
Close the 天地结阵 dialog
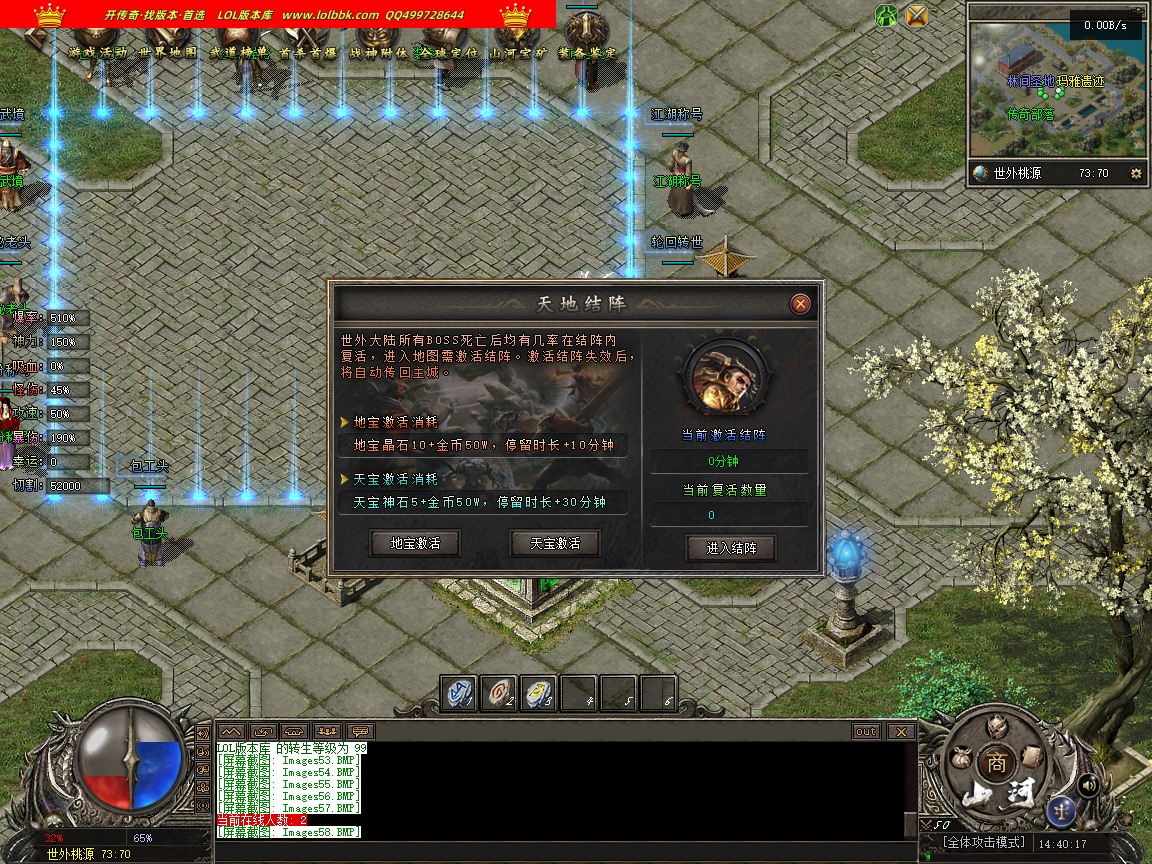pyautogui.click(x=800, y=304)
